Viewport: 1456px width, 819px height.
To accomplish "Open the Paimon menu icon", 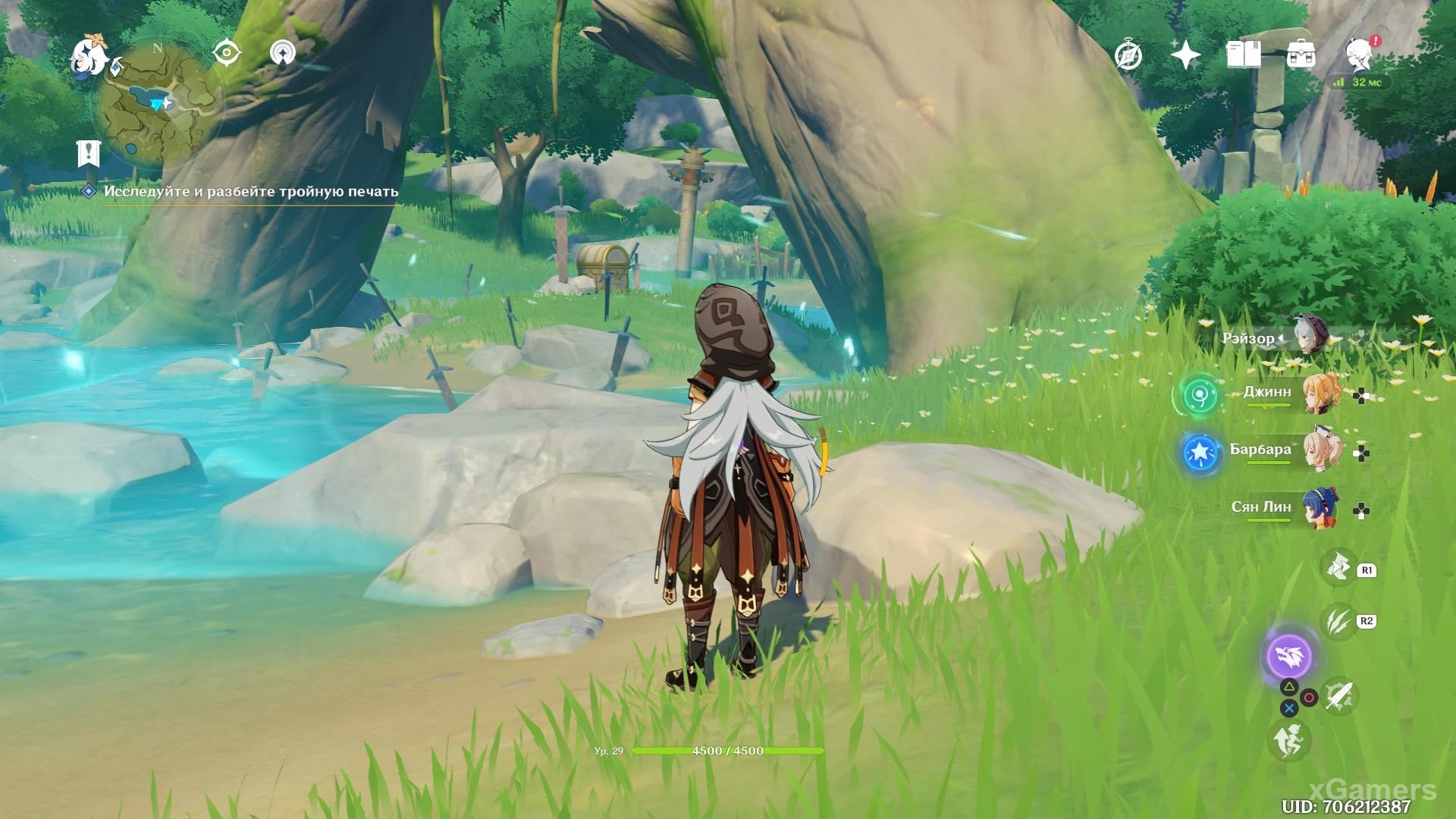I will (89, 57).
